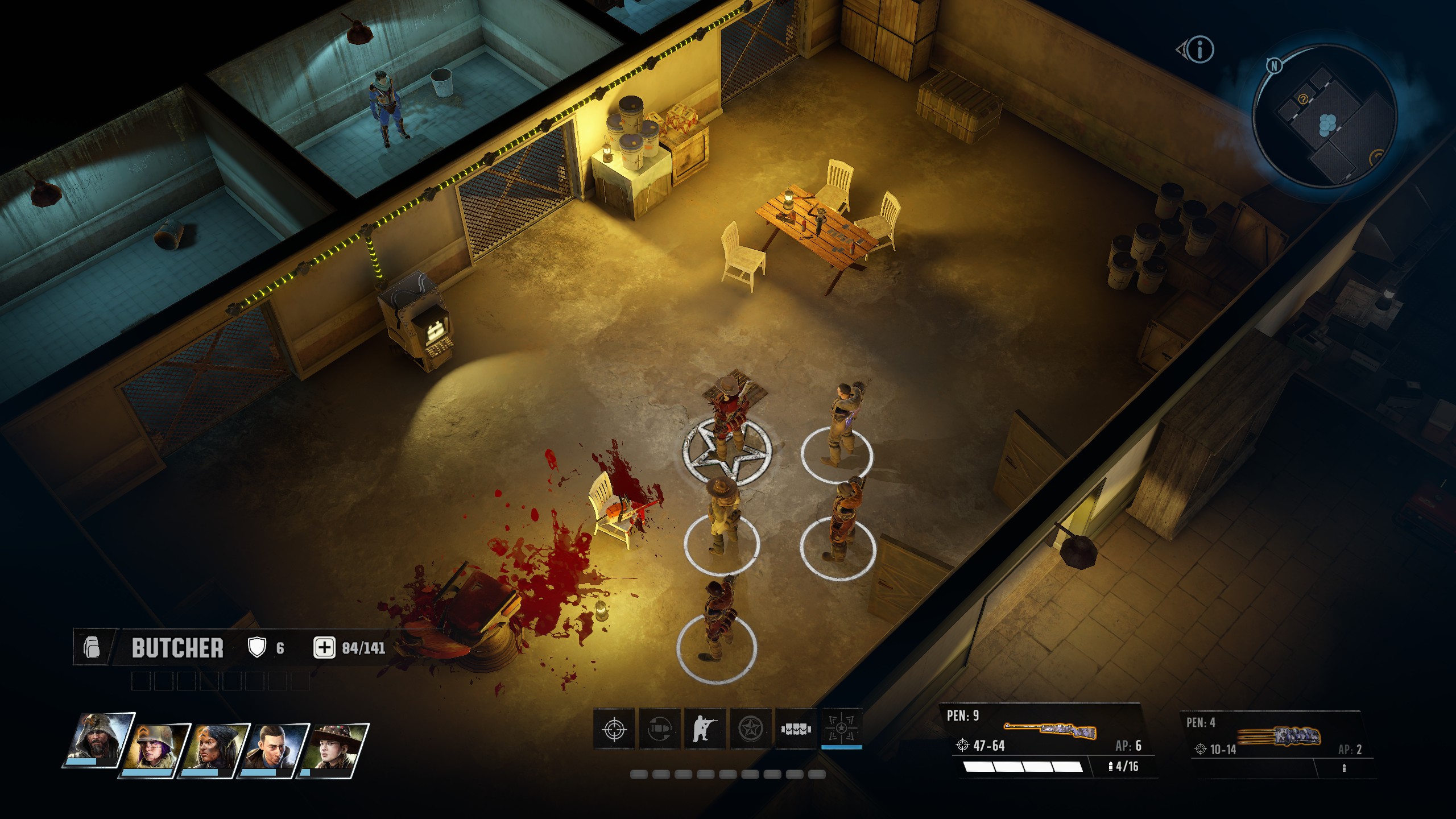The width and height of the screenshot is (1456, 819).
Task: Select the purple-haired helmeted woman portrait
Action: (155, 750)
